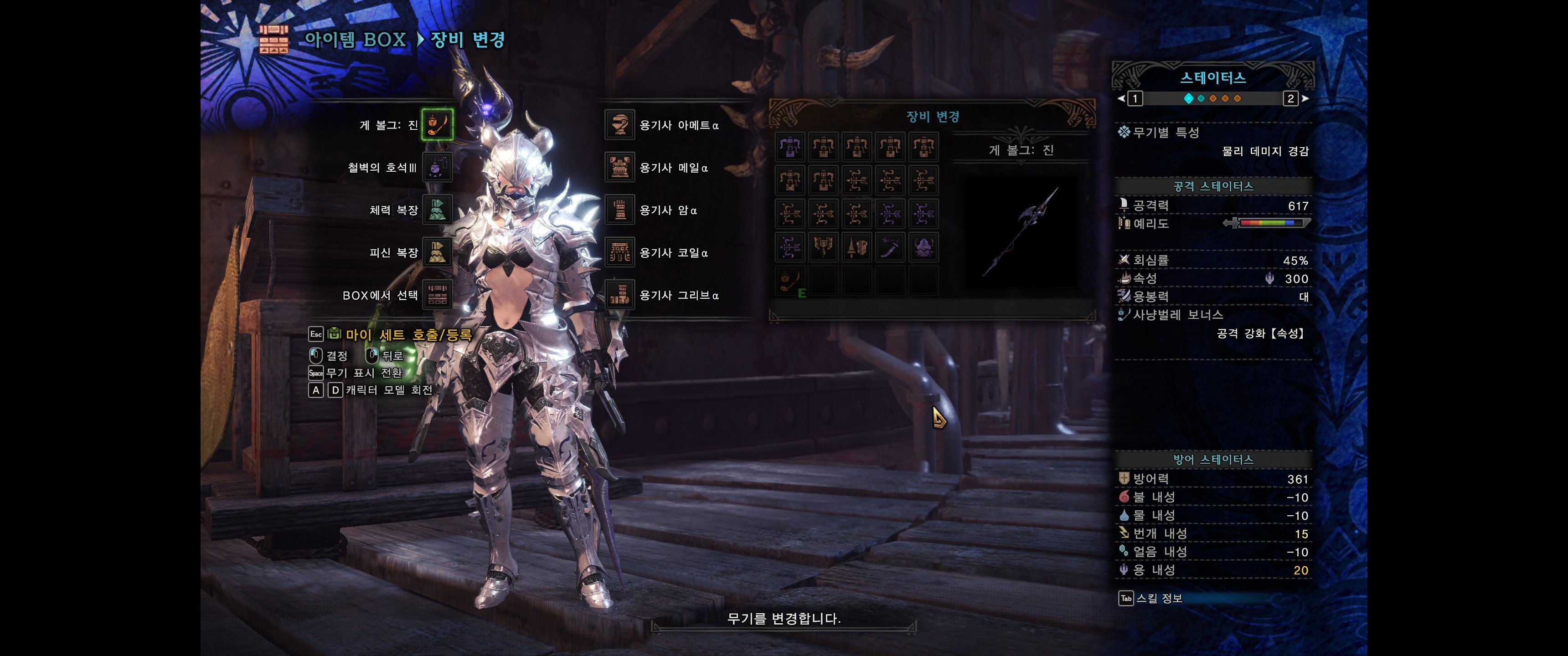Open the 용기사 코일α waist armor slot
1568x656 pixels.
(619, 252)
